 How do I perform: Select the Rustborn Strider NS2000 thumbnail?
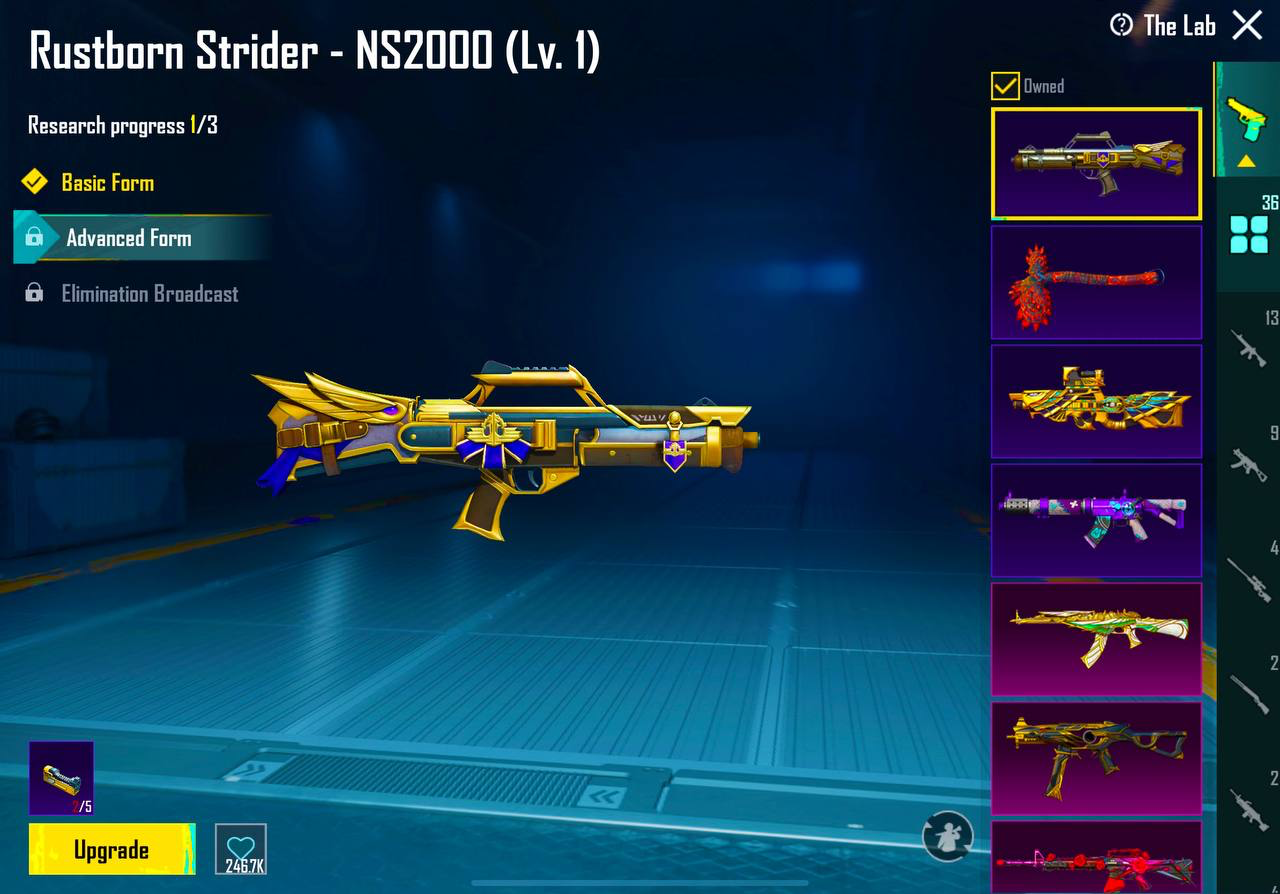1096,164
